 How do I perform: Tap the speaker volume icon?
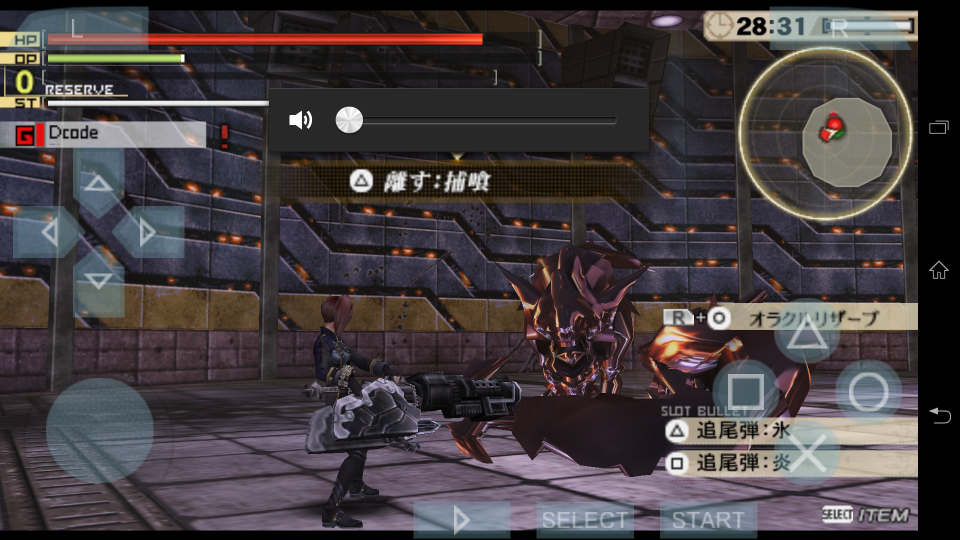(x=300, y=120)
